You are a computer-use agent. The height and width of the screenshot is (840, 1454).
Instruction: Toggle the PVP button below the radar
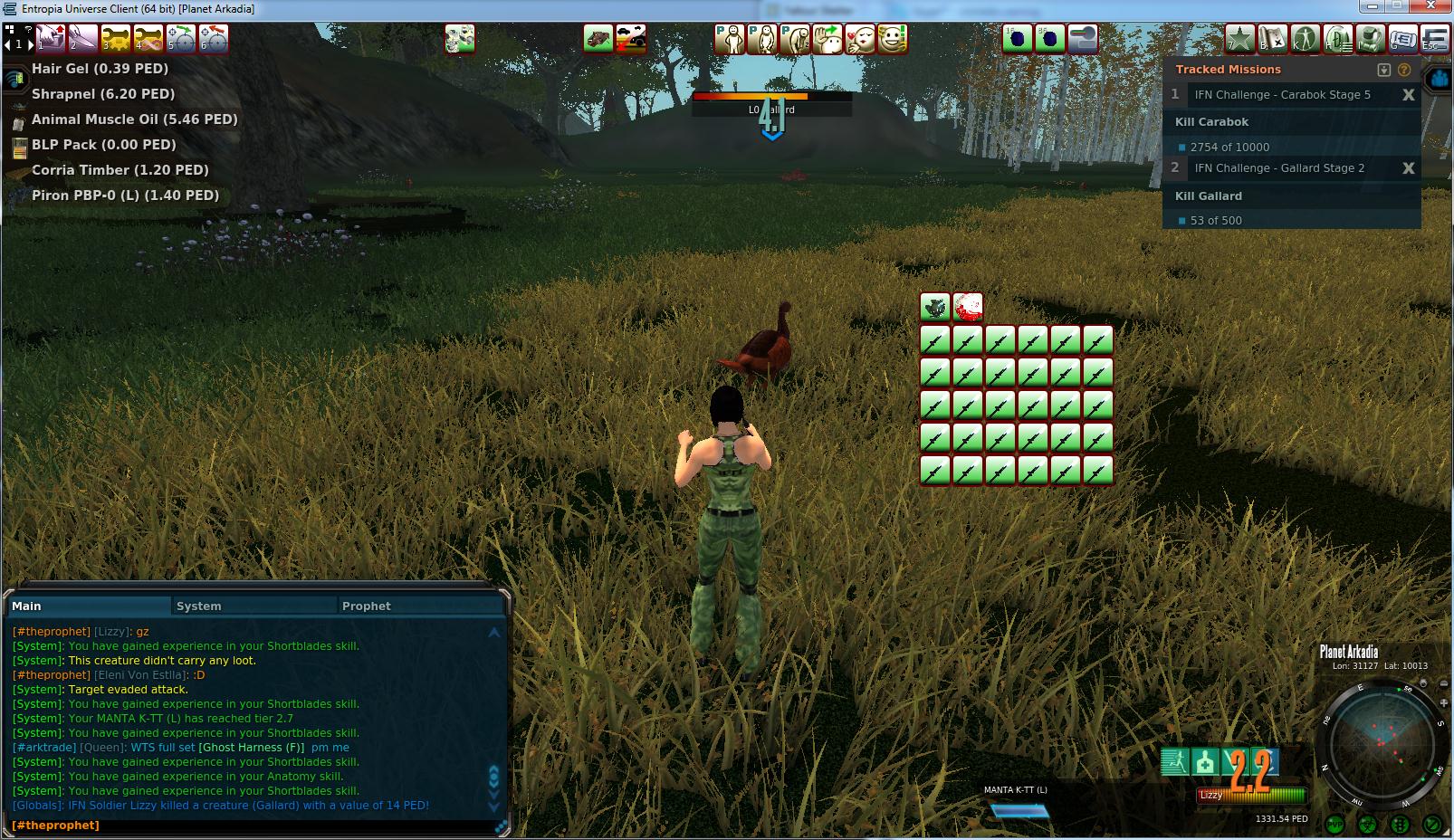[1334, 825]
